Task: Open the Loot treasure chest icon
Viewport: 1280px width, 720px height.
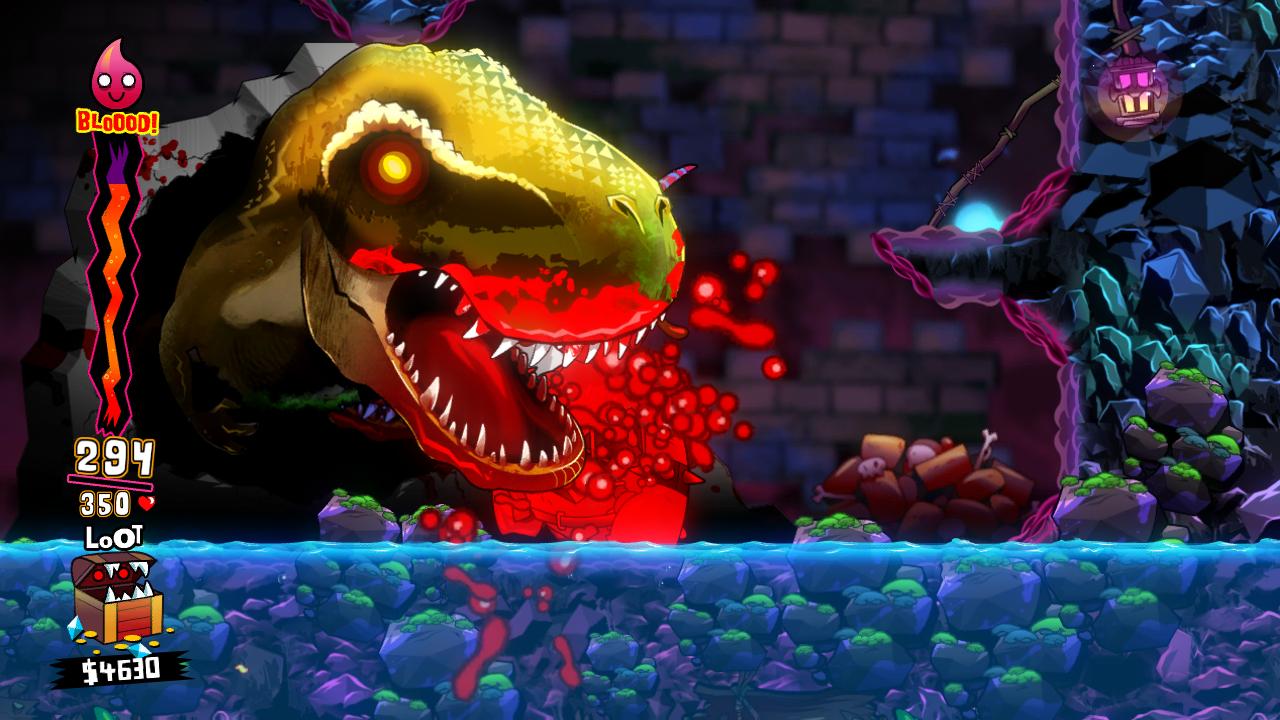Action: (x=114, y=597)
